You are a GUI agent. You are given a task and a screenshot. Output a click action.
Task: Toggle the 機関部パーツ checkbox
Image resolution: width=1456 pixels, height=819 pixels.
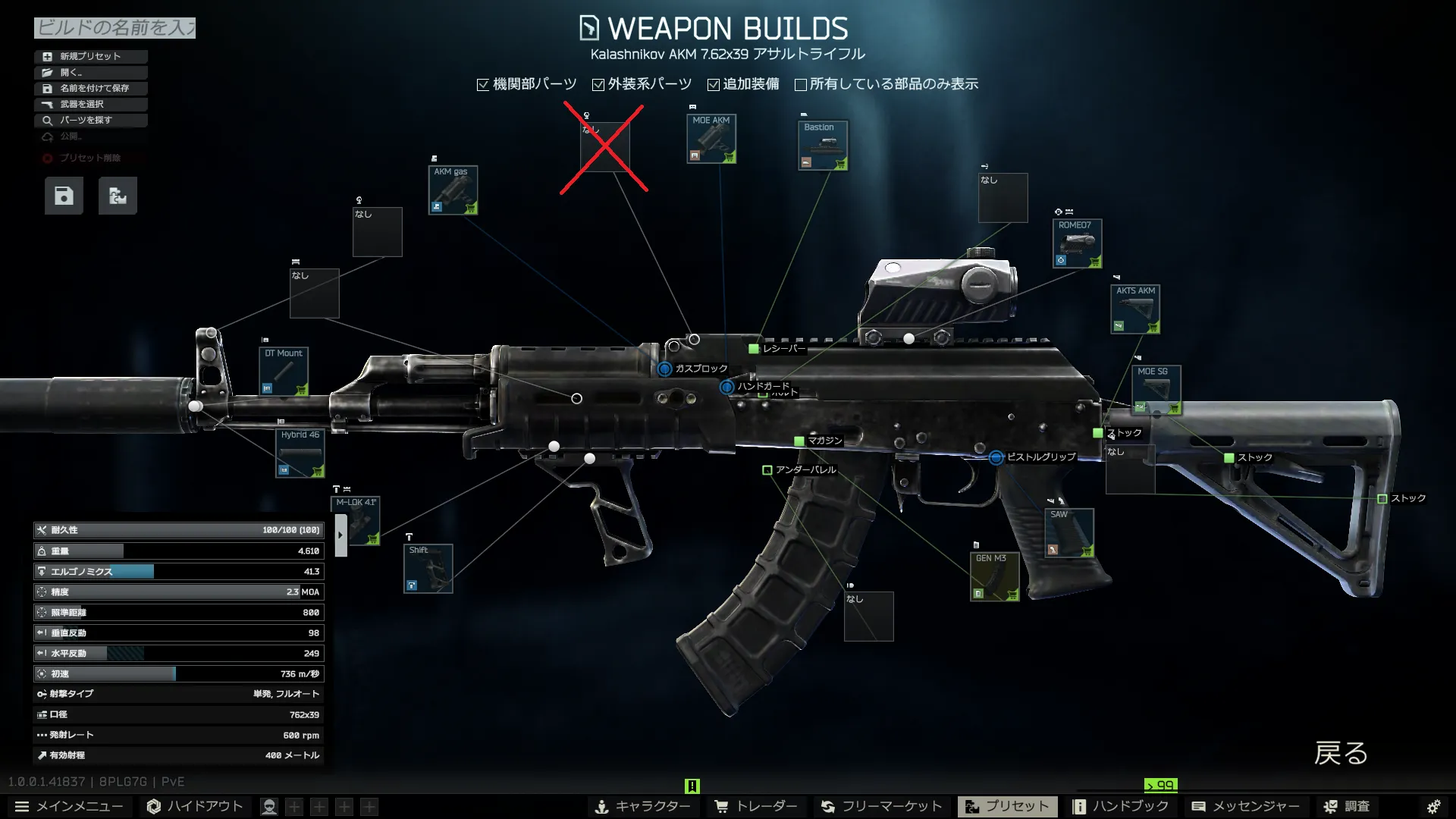tap(483, 84)
